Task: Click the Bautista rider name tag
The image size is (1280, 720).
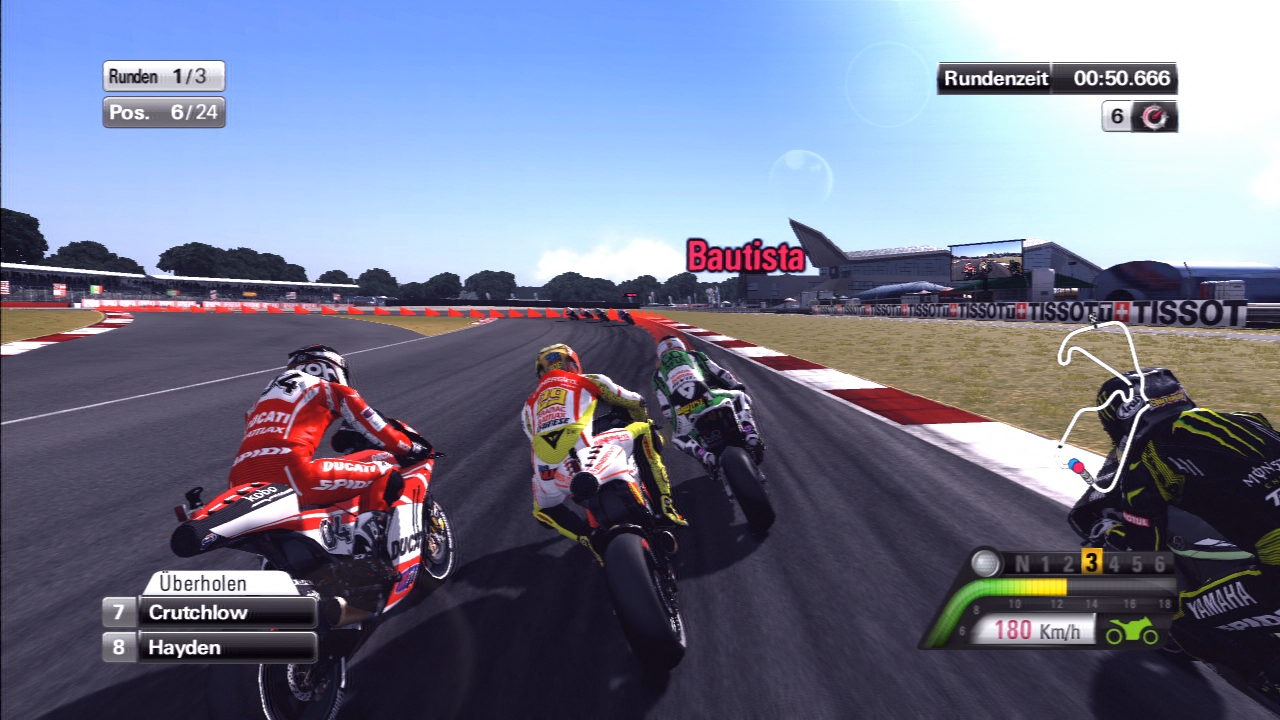Action: (x=746, y=257)
